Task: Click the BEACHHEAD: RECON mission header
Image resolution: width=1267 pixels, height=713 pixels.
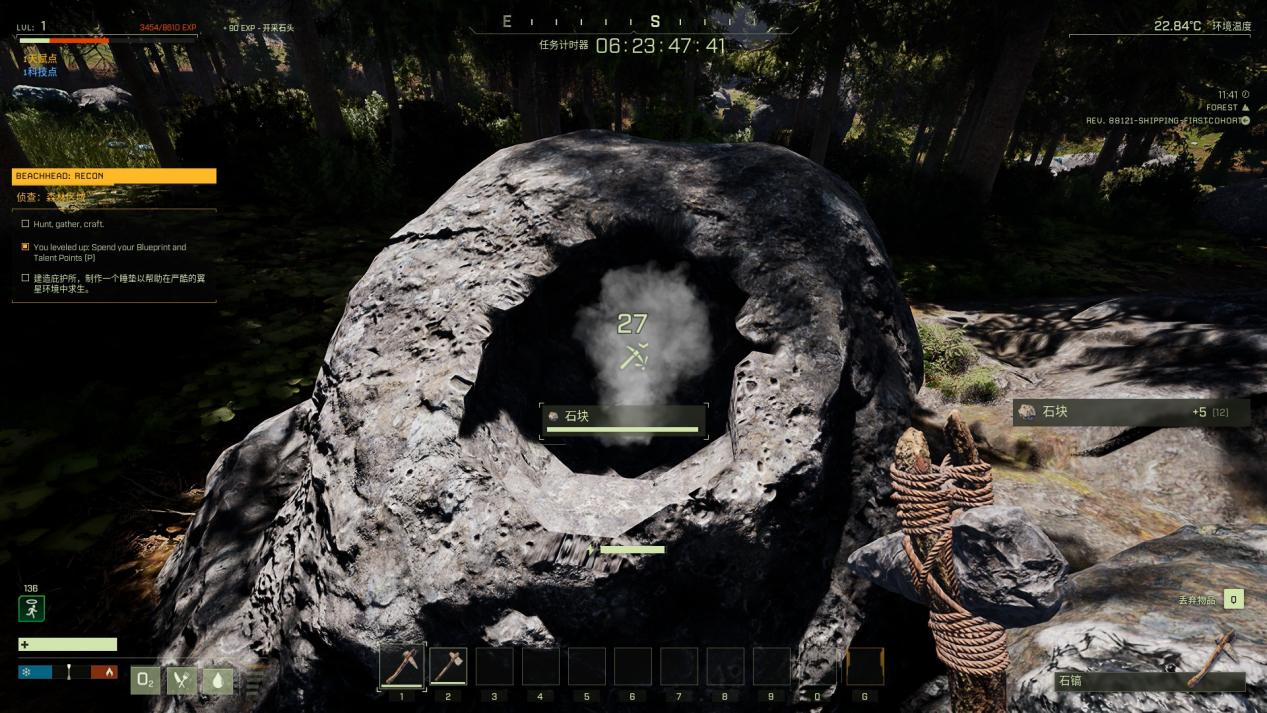Action: [x=114, y=176]
